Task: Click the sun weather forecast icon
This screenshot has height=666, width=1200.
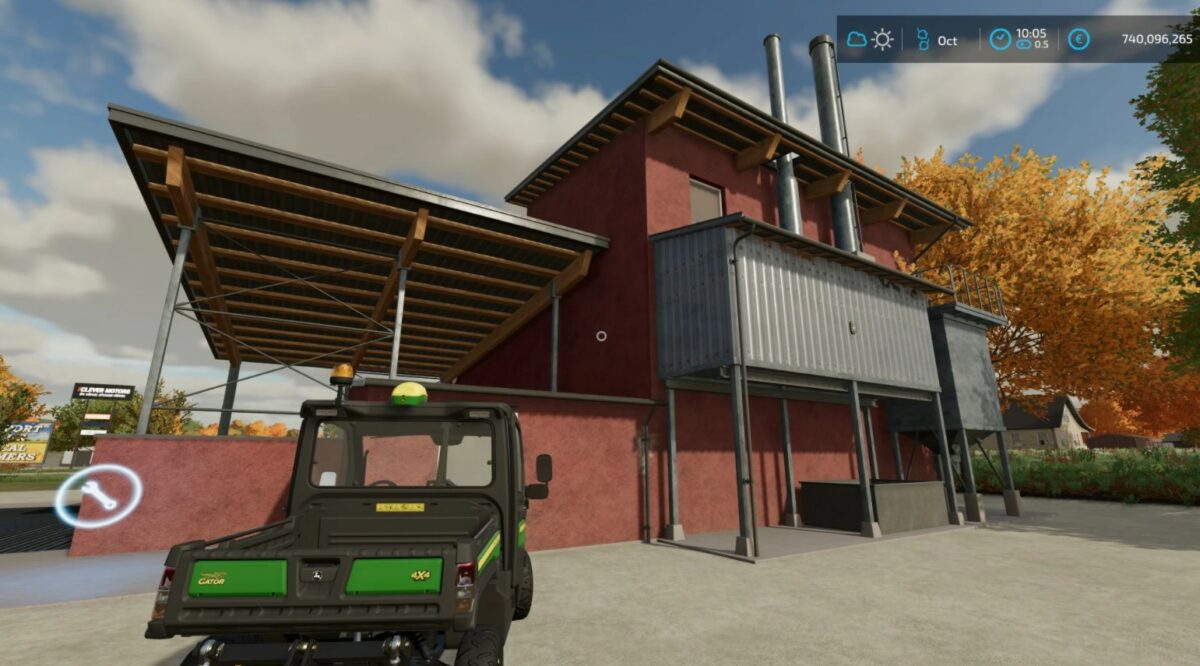Action: pos(882,40)
